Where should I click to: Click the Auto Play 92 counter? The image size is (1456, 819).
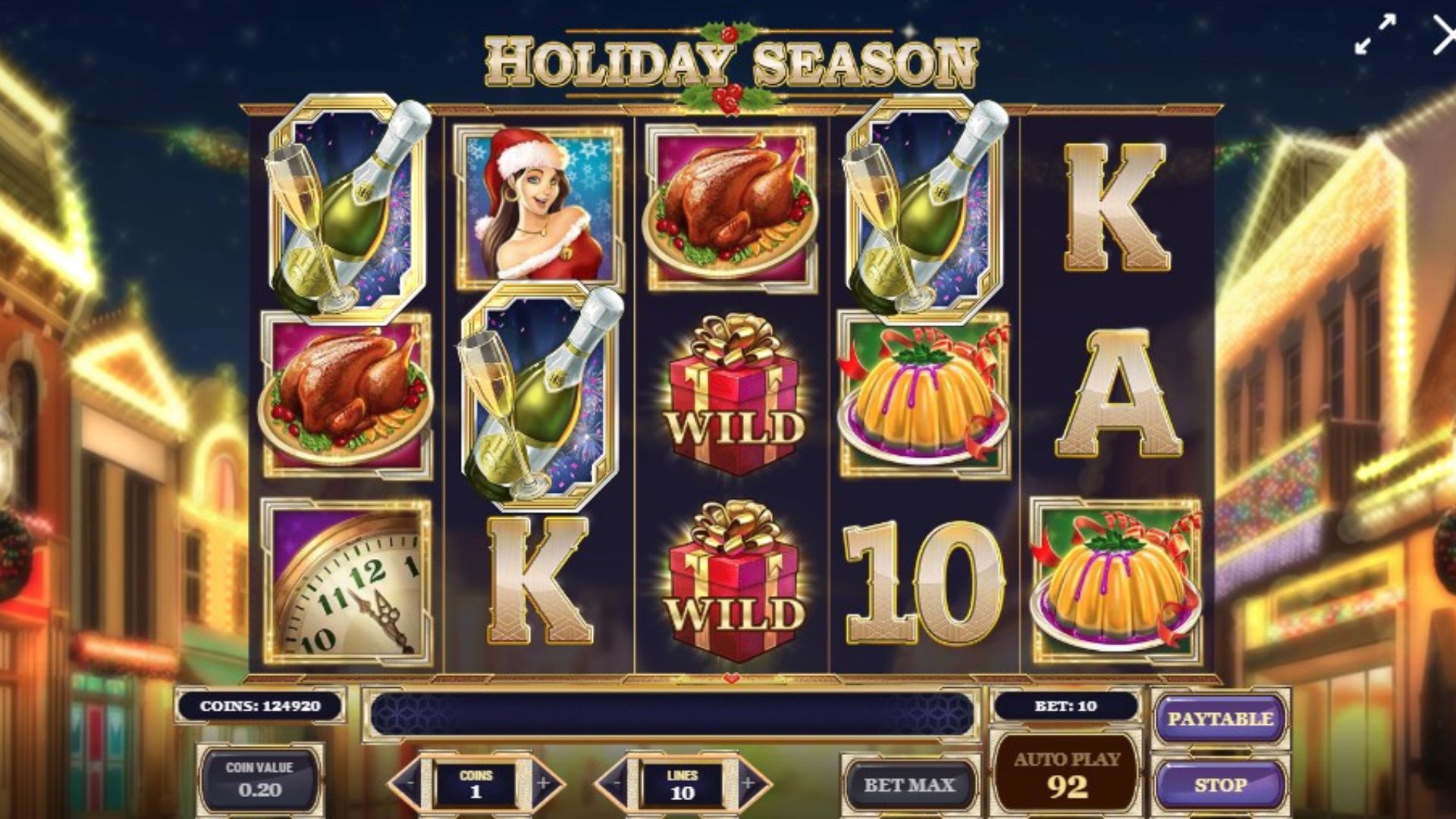[1066, 775]
